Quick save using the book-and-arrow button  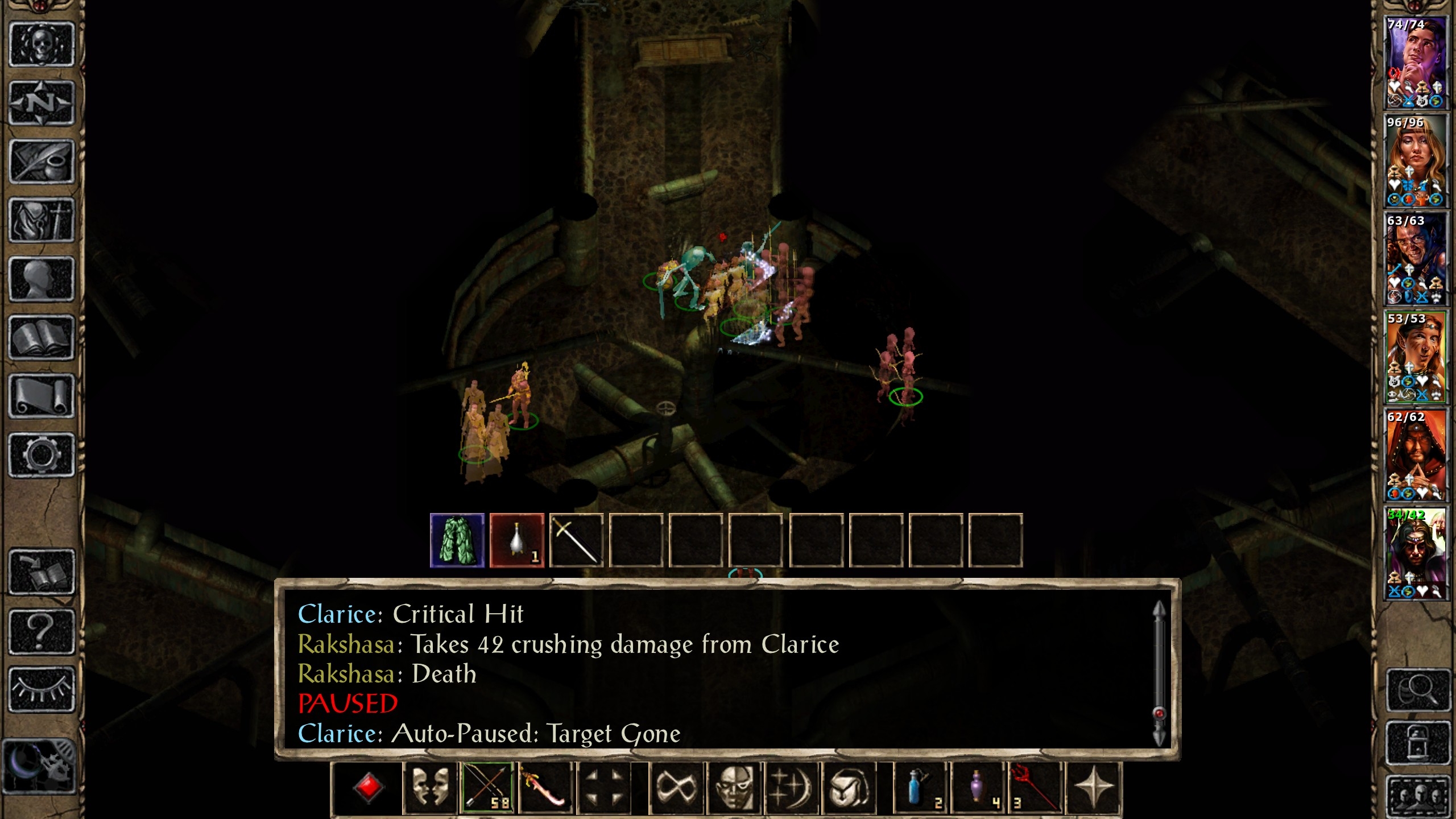[42, 572]
